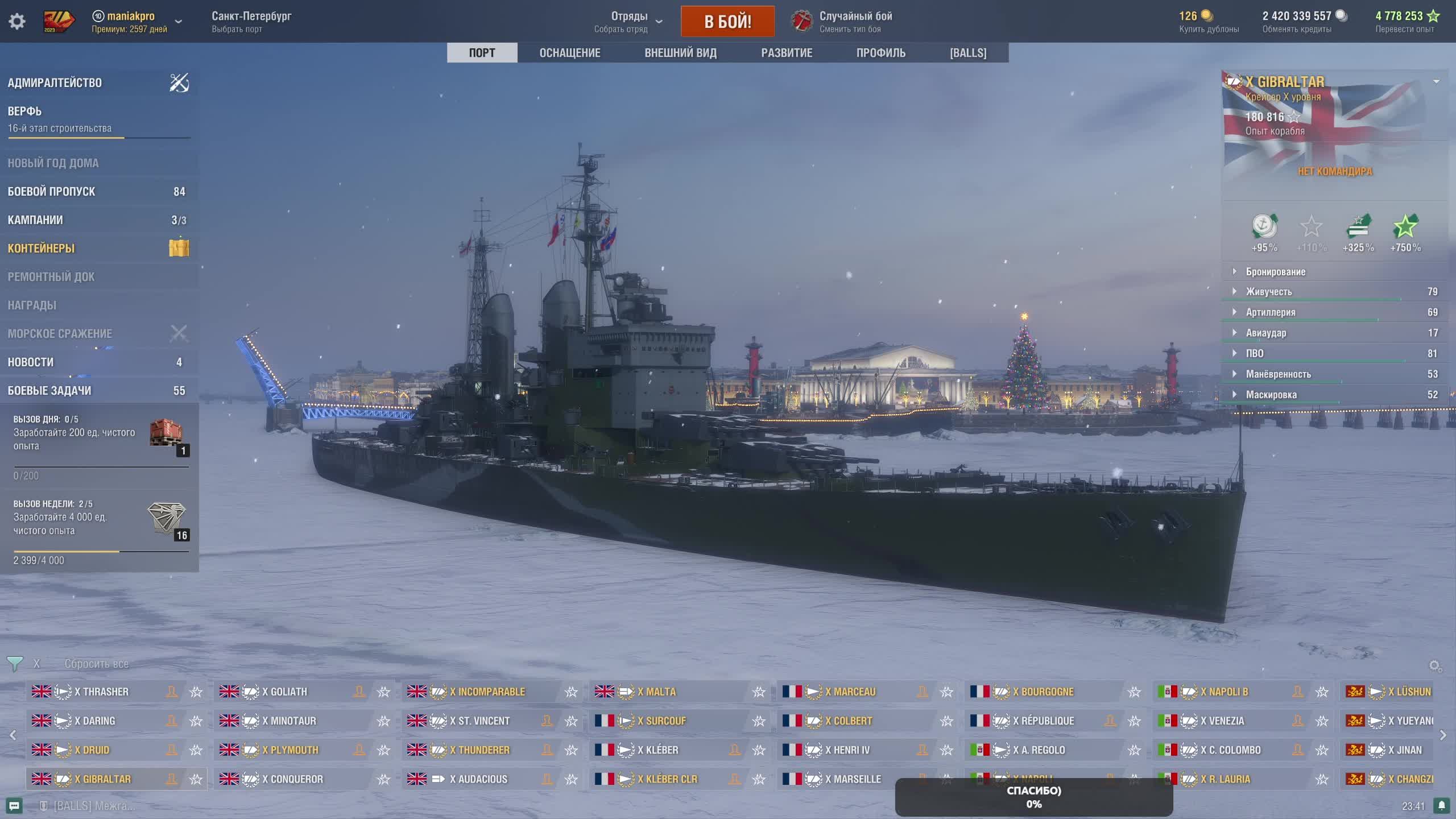Image resolution: width=1456 pixels, height=819 pixels.
Task: Switch to the ОСНАЩЕНИЕ tab
Action: point(569,53)
